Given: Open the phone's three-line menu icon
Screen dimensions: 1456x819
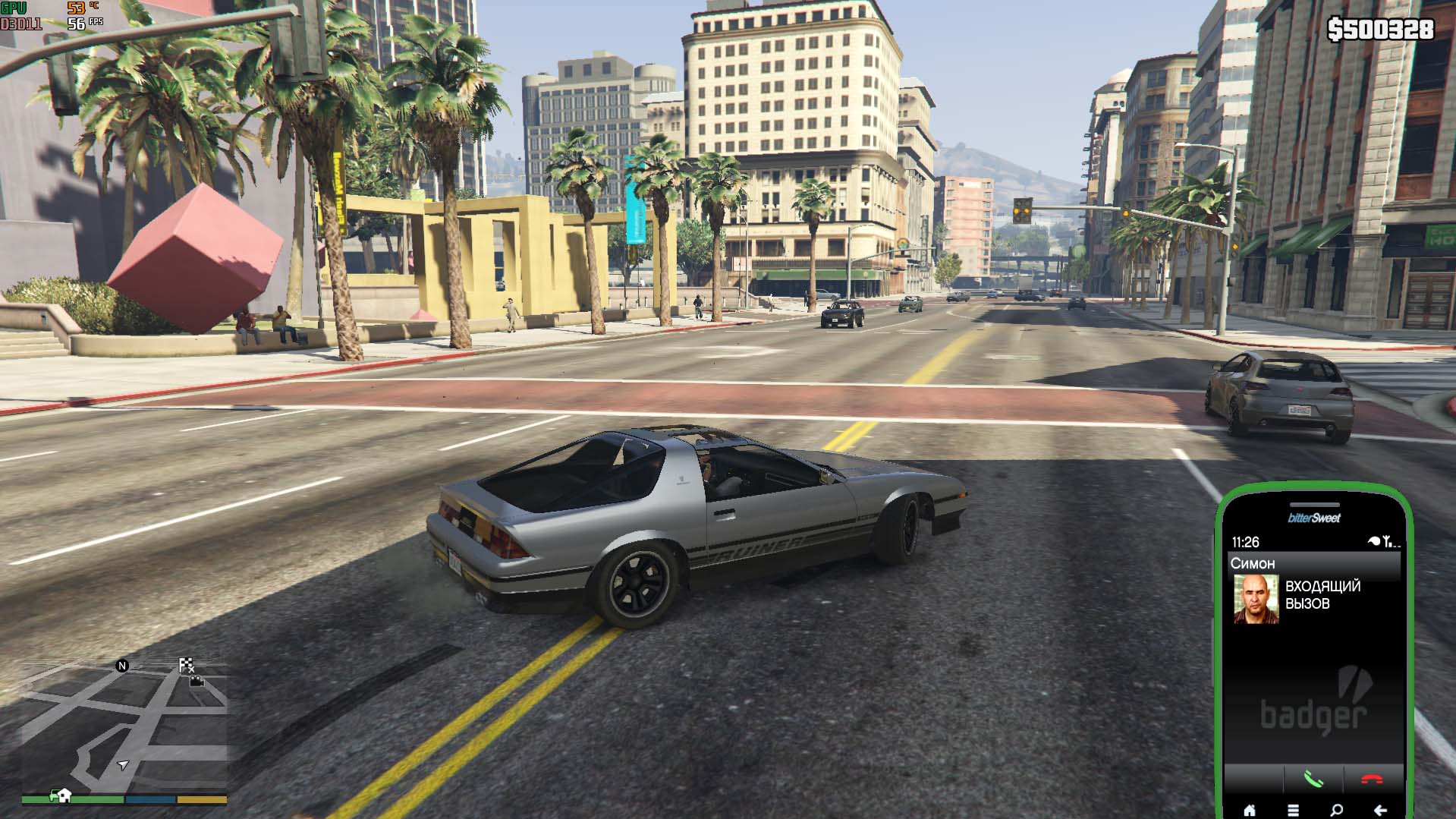Looking at the screenshot, I should pyautogui.click(x=1293, y=810).
